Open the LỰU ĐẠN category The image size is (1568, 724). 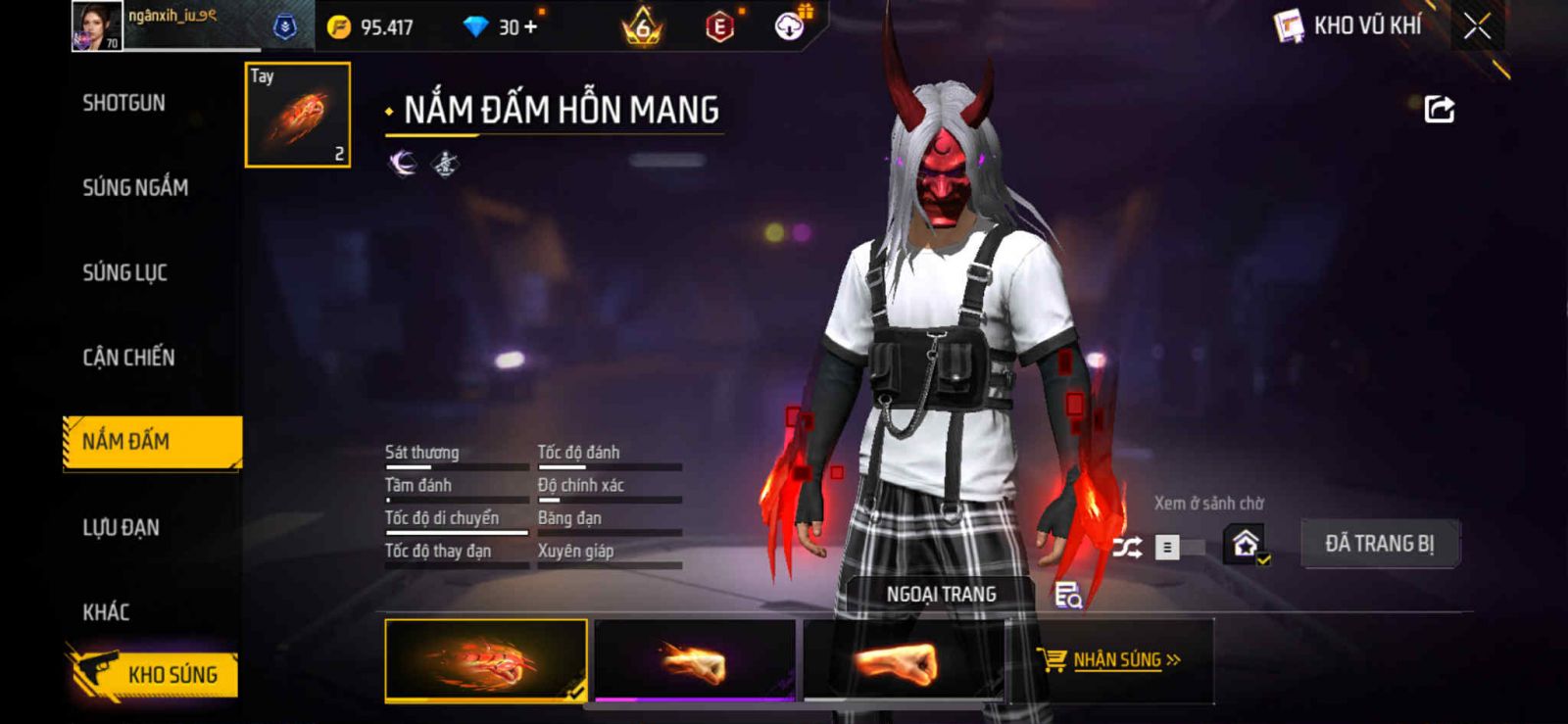tap(121, 527)
